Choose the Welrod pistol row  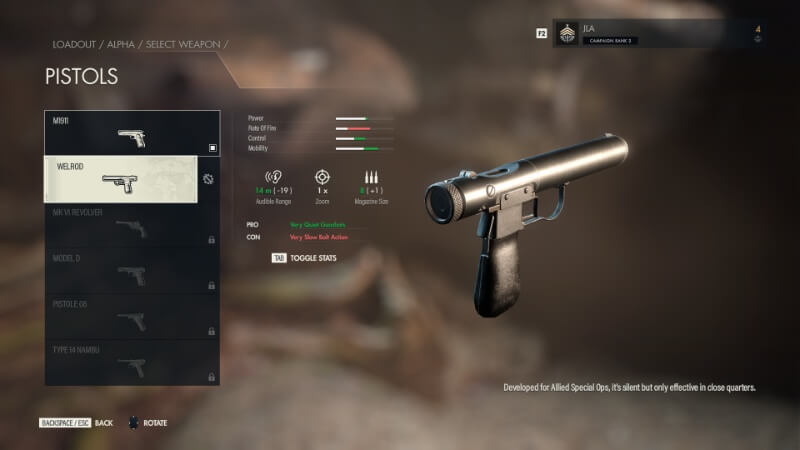121,179
